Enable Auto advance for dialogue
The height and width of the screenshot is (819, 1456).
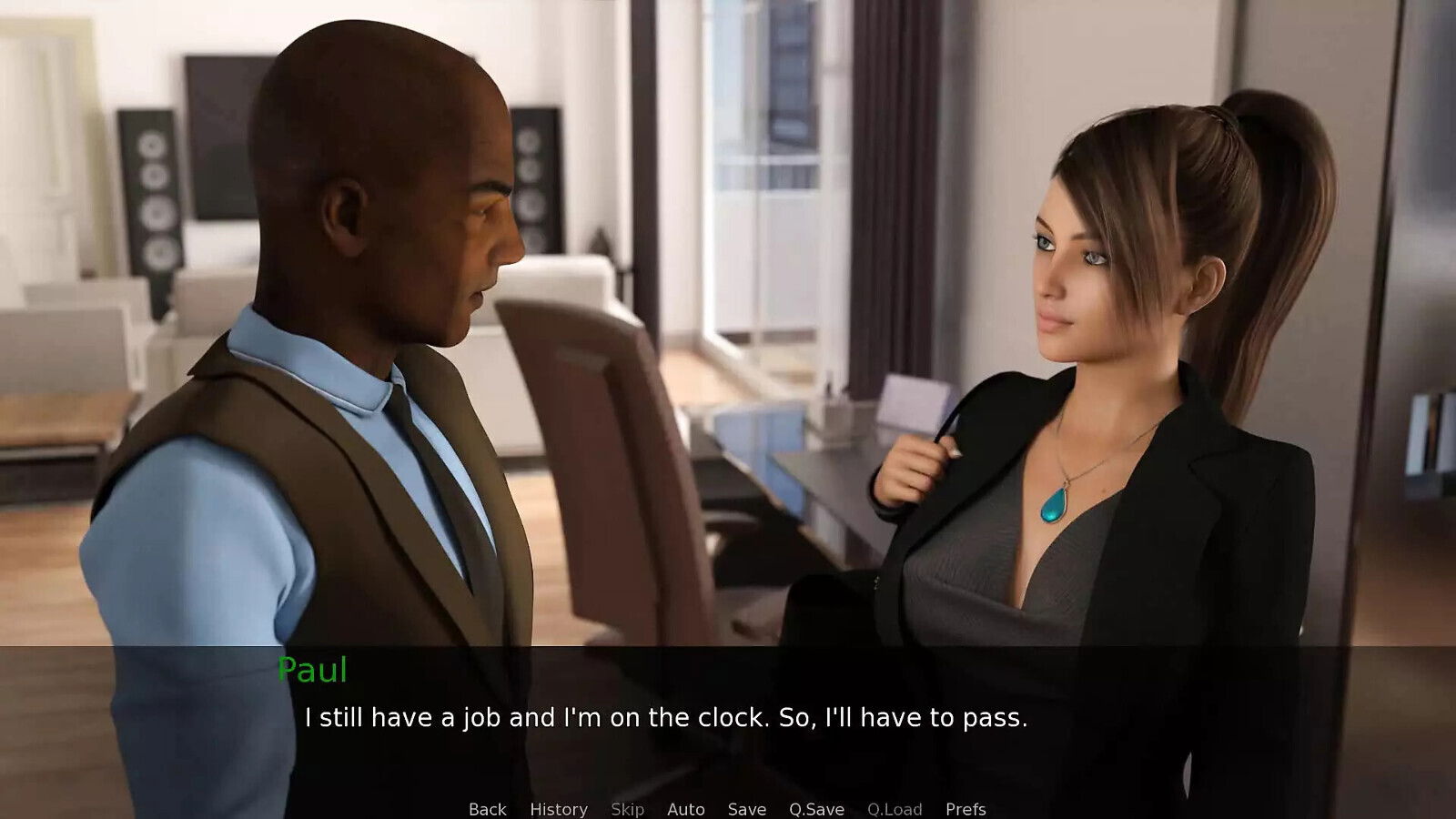(685, 809)
